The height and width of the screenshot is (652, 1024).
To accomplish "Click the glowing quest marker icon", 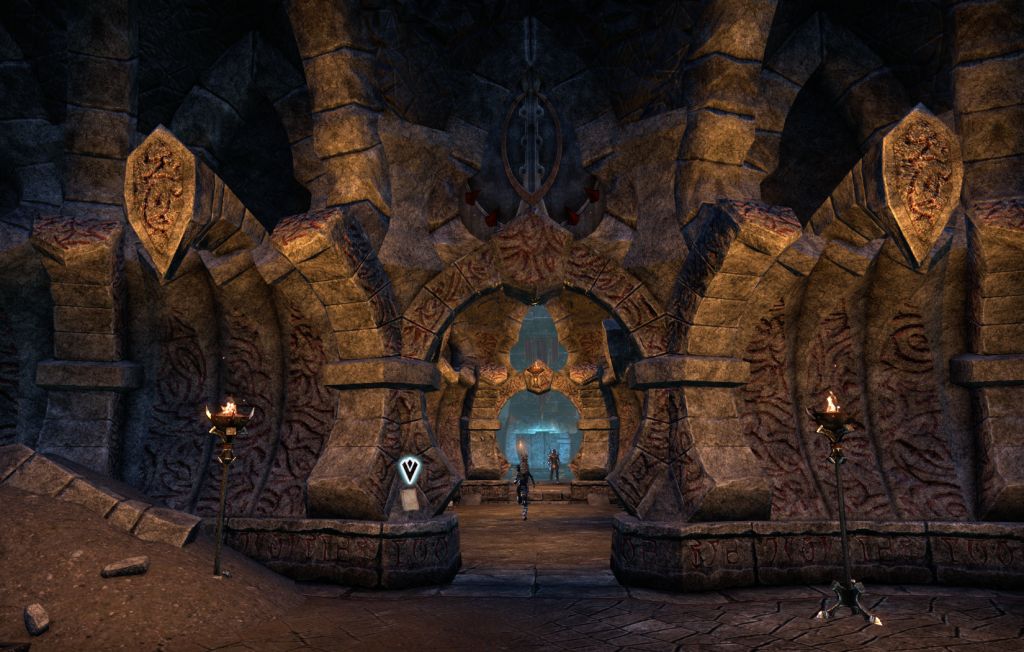I will coord(409,470).
